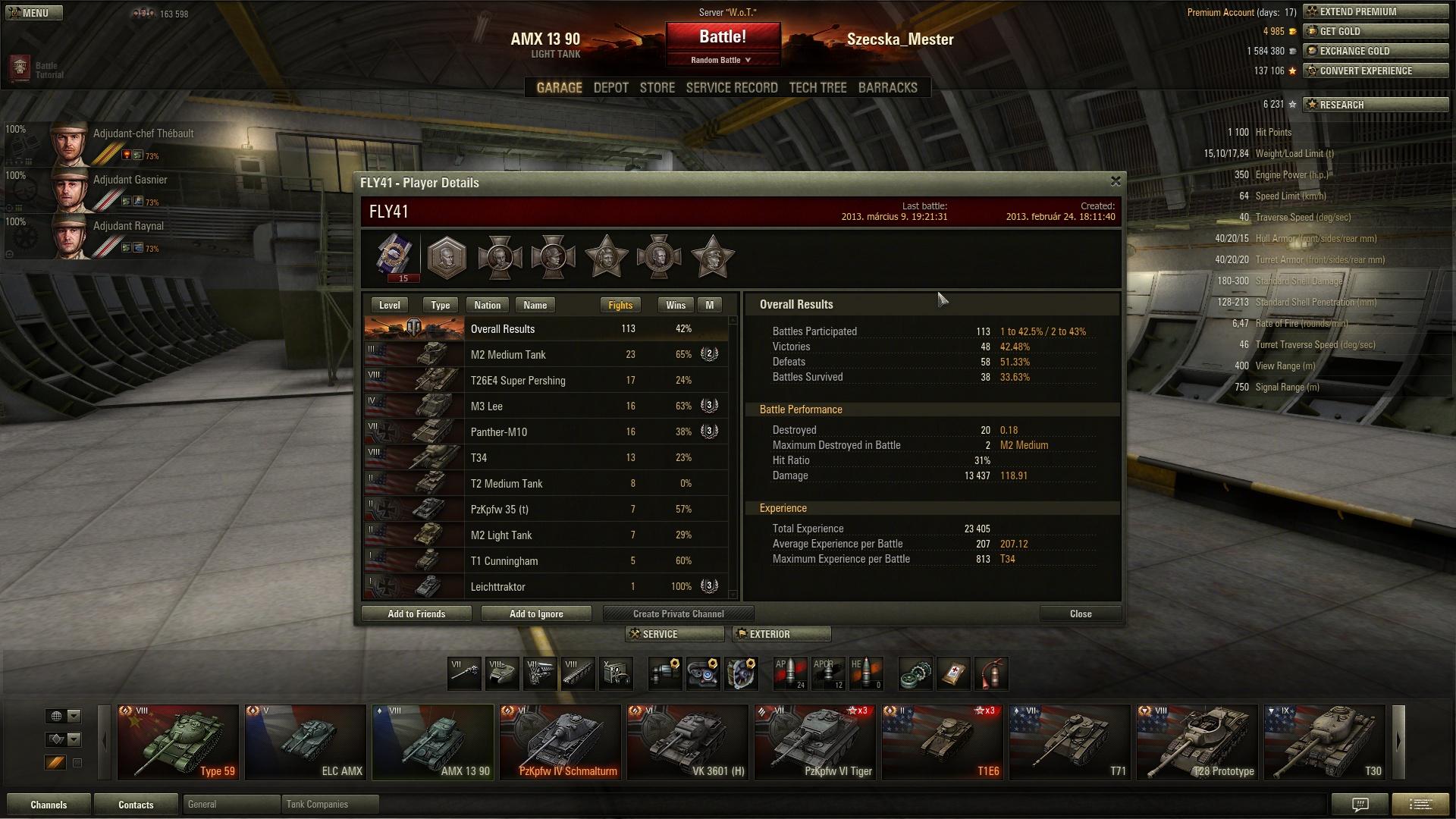This screenshot has height=819, width=1456.
Task: Select the T26E4 Super Pershing row
Action: pyautogui.click(x=546, y=381)
